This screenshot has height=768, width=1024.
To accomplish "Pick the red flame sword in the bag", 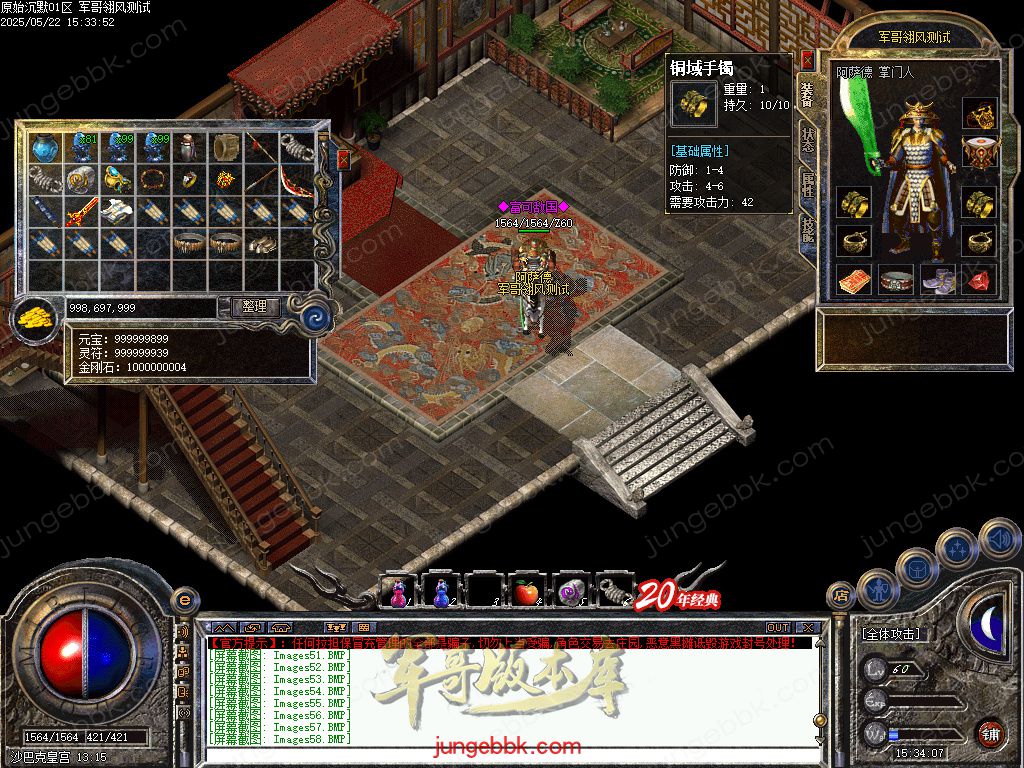I will pyautogui.click(x=80, y=212).
